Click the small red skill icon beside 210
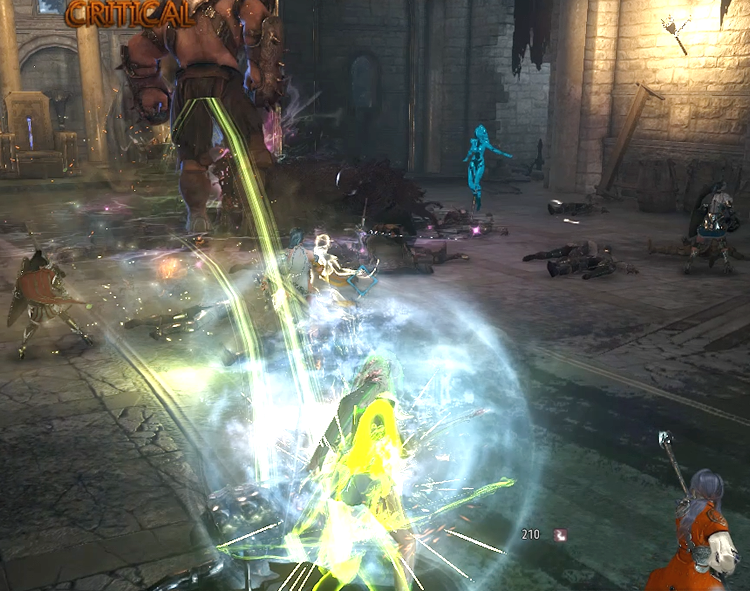Image resolution: width=750 pixels, height=591 pixels. [x=560, y=535]
